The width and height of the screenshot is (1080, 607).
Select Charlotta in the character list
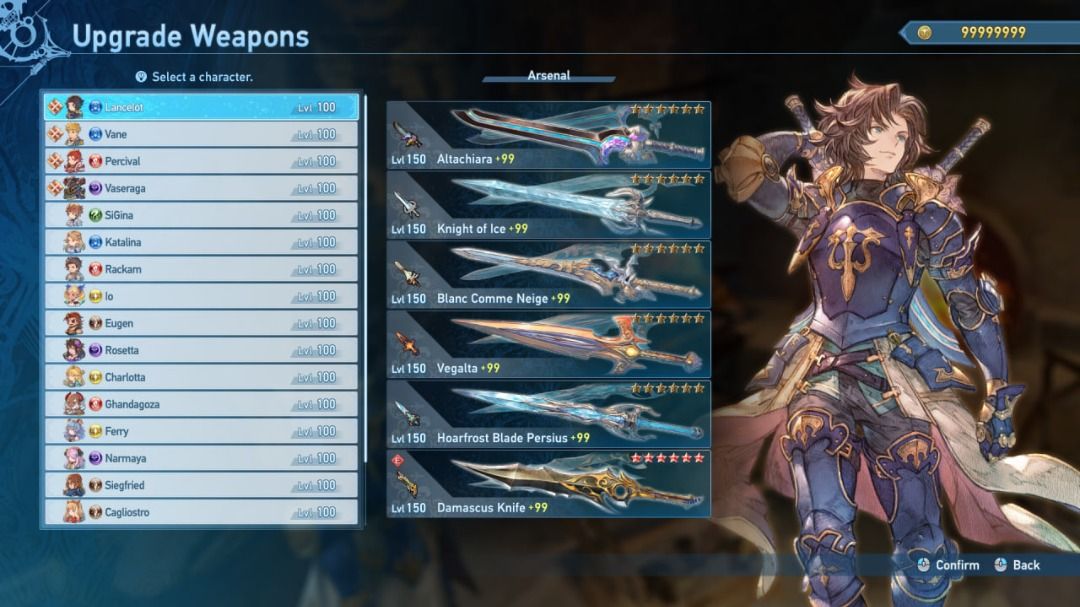[200, 377]
